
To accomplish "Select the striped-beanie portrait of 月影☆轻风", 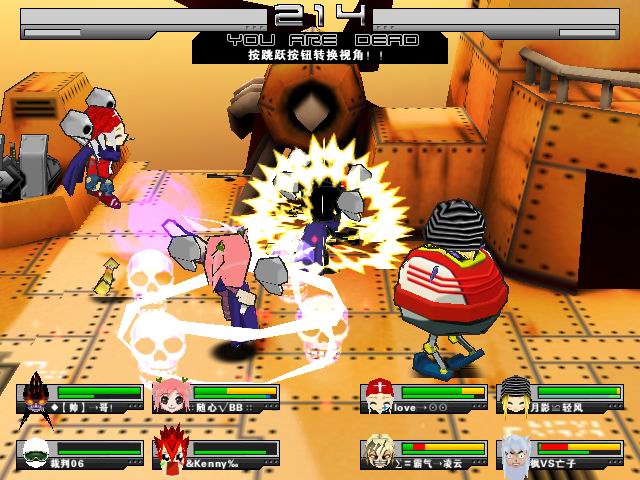I will [x=514, y=396].
